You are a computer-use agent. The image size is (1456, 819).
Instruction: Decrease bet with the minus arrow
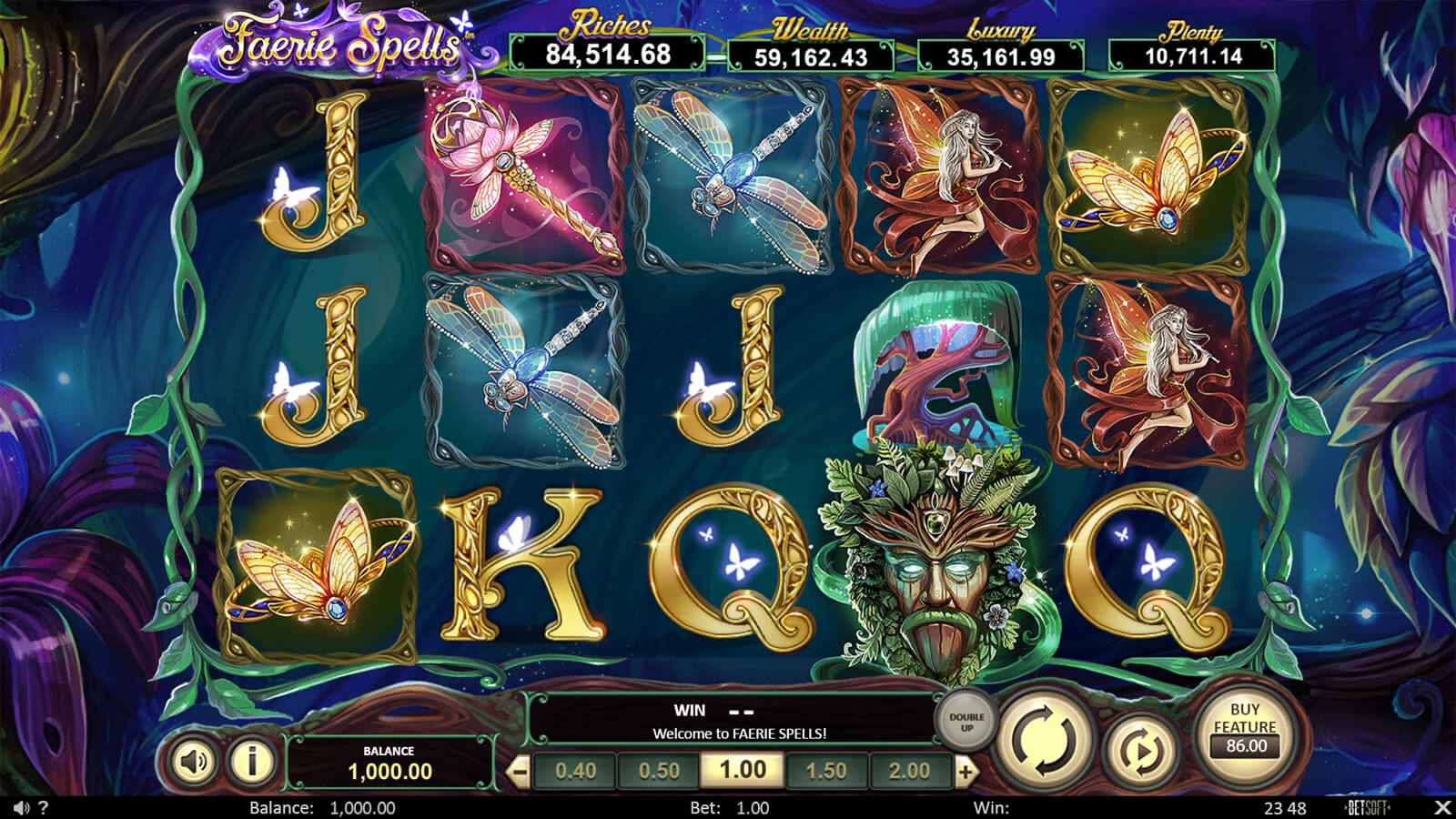tap(519, 773)
